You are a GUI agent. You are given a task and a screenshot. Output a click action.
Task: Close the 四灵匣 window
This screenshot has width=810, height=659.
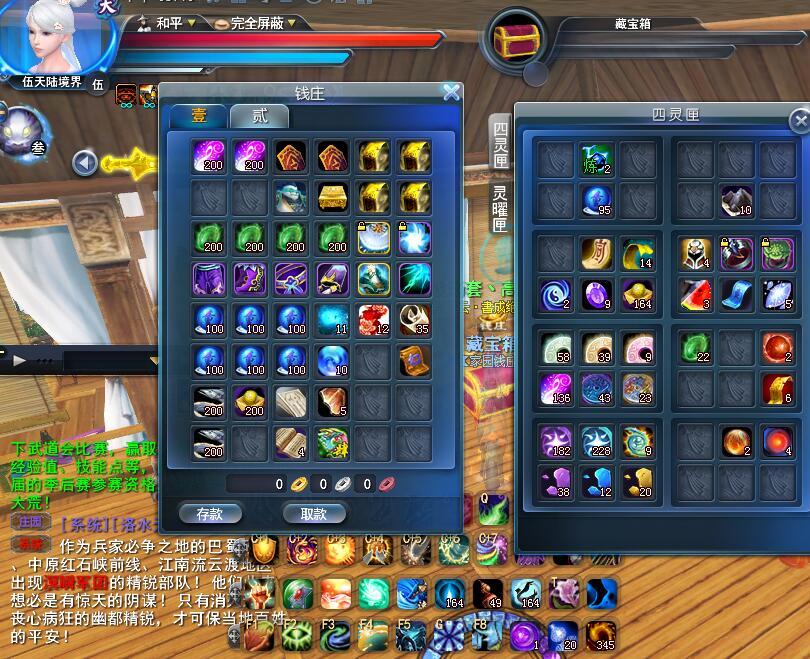click(x=799, y=122)
